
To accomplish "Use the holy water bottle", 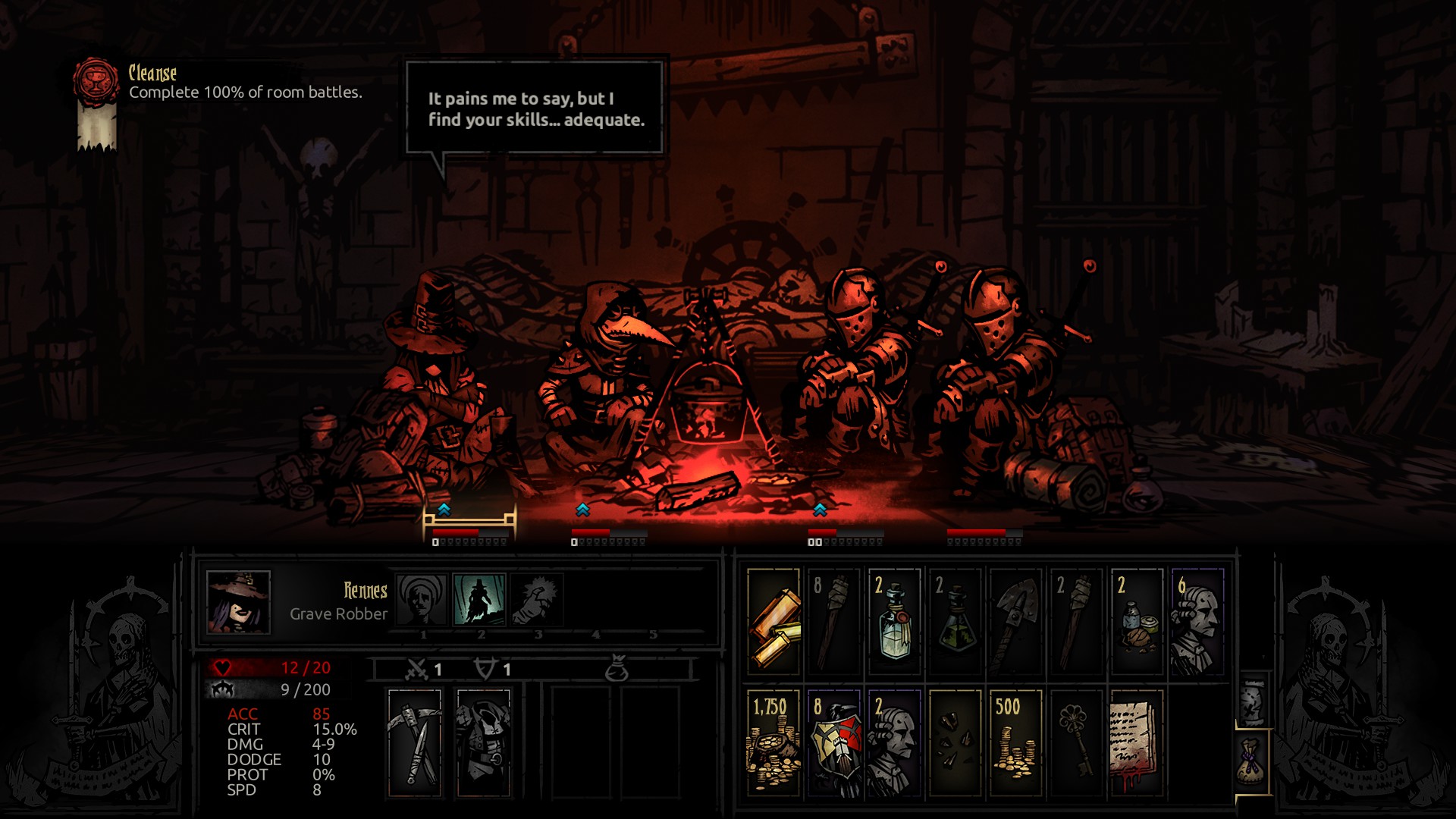I will [x=894, y=622].
